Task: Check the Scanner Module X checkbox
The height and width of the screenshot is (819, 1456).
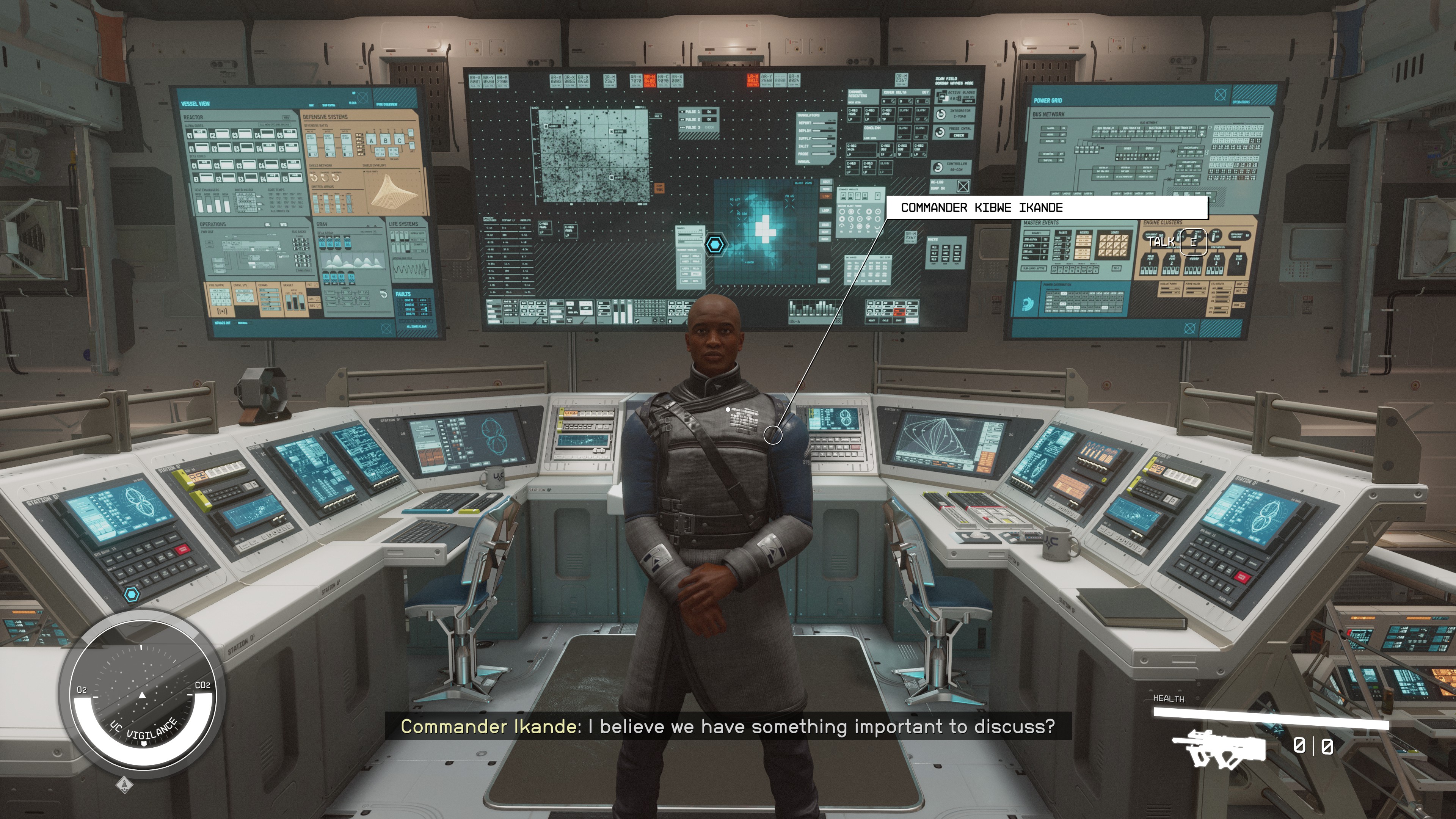Action: coord(878,196)
